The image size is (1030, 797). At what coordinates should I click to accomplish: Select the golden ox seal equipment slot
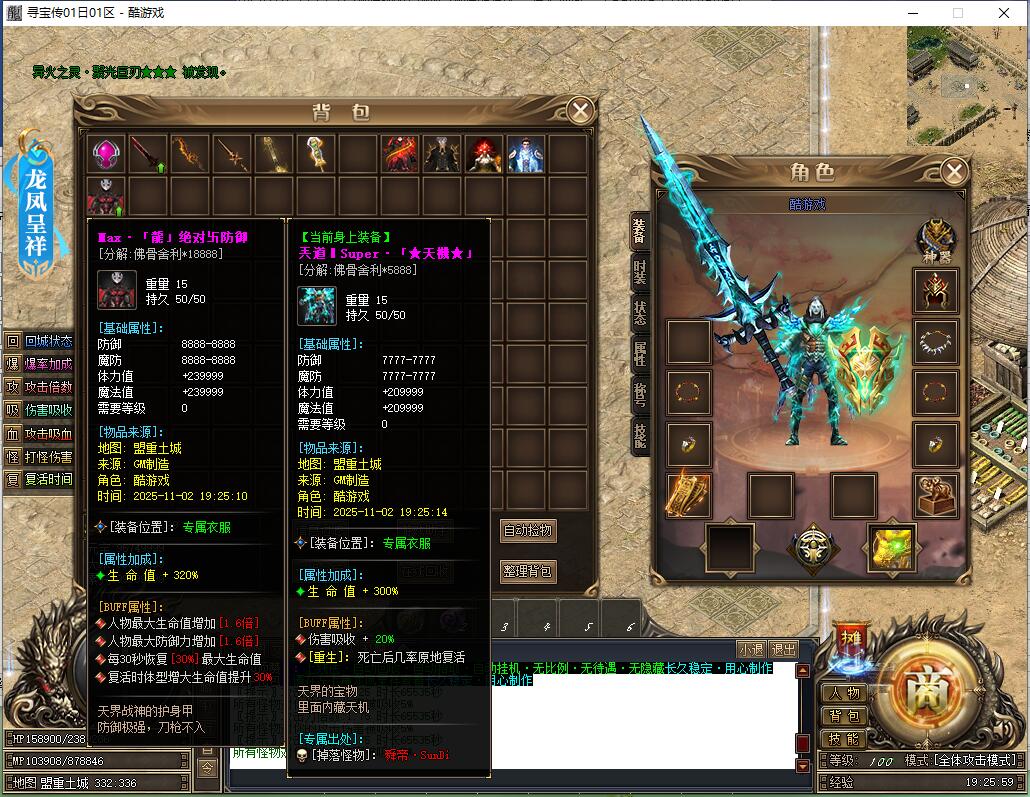click(x=936, y=495)
